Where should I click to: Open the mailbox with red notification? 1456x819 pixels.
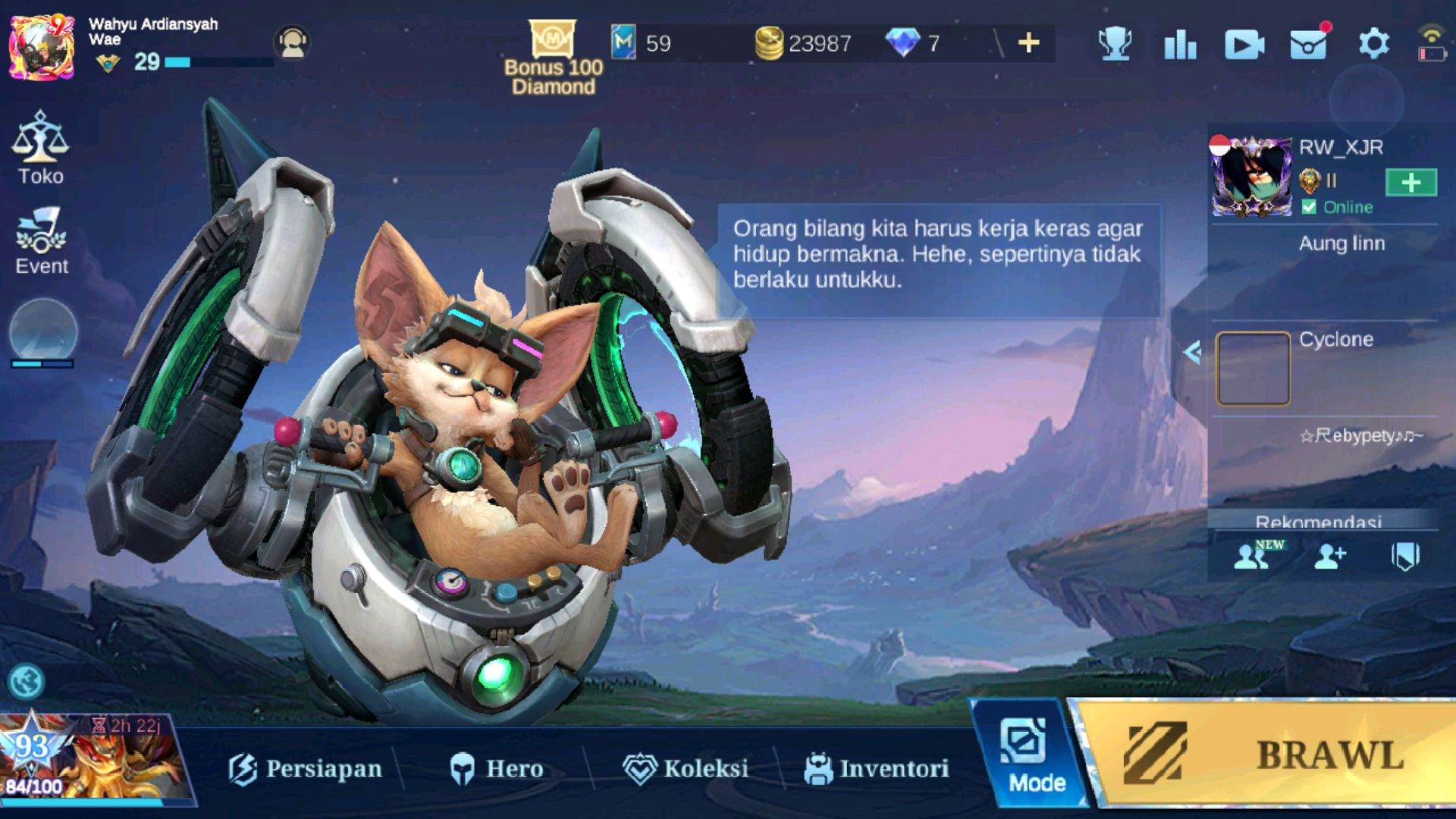pyautogui.click(x=1309, y=44)
